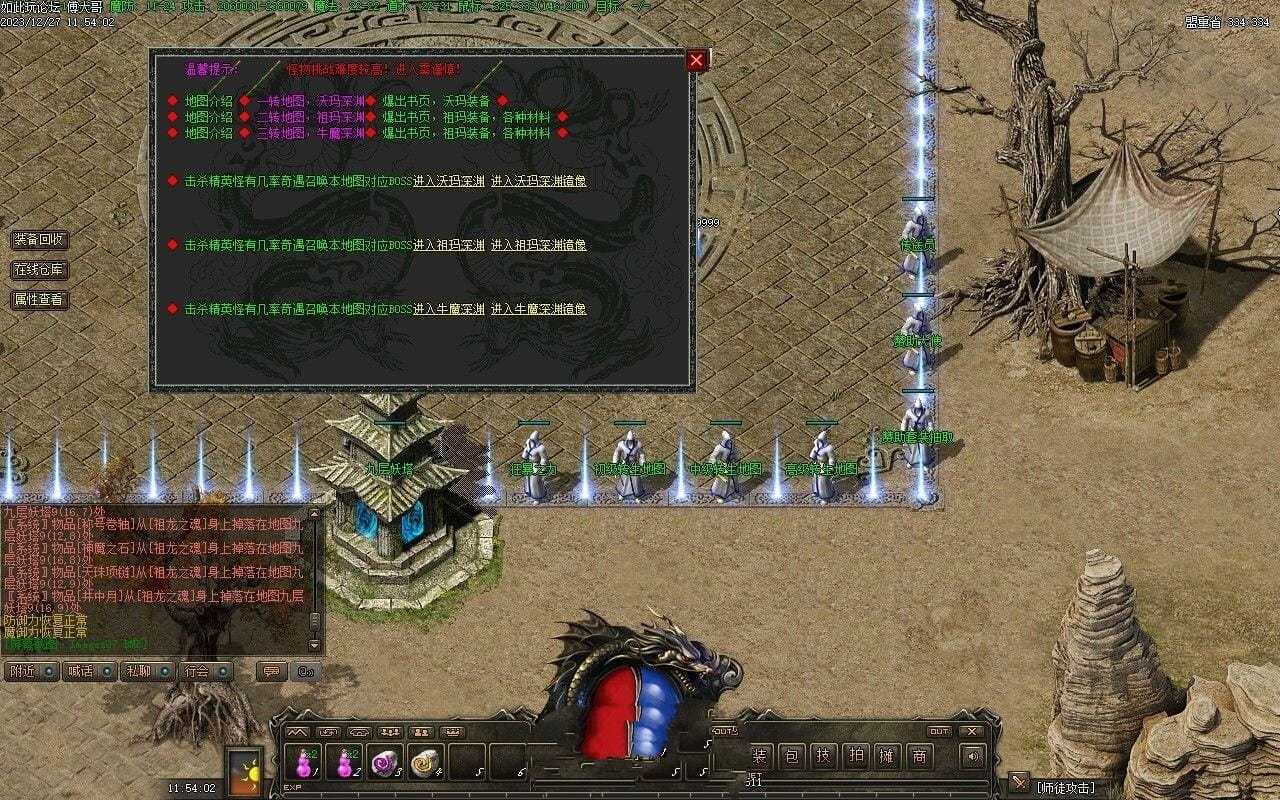Toggle the sound speaker button
Screen dimensions: 1280x800
971,757
